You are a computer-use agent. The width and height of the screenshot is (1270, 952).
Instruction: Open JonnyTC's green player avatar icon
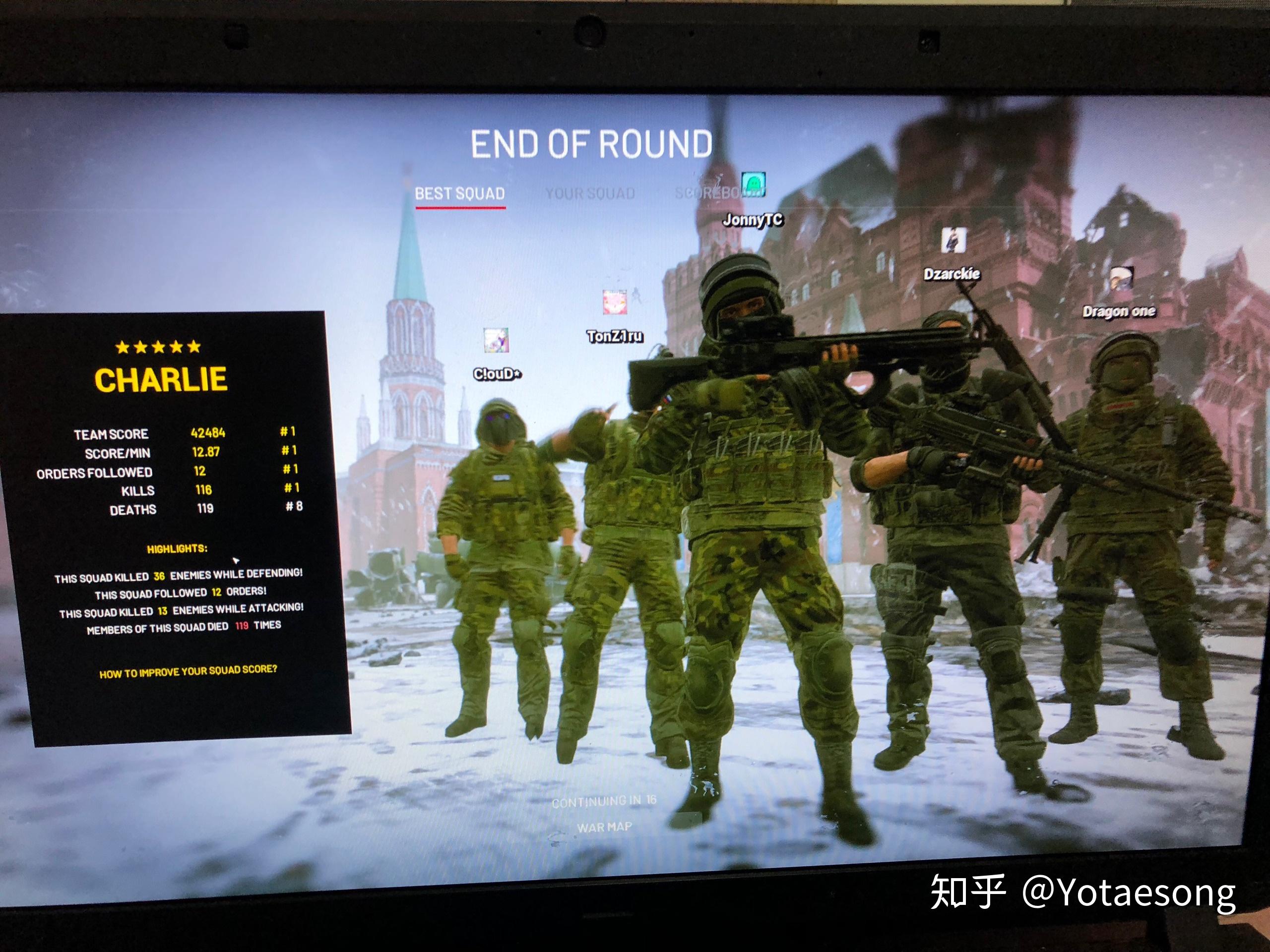(x=753, y=183)
